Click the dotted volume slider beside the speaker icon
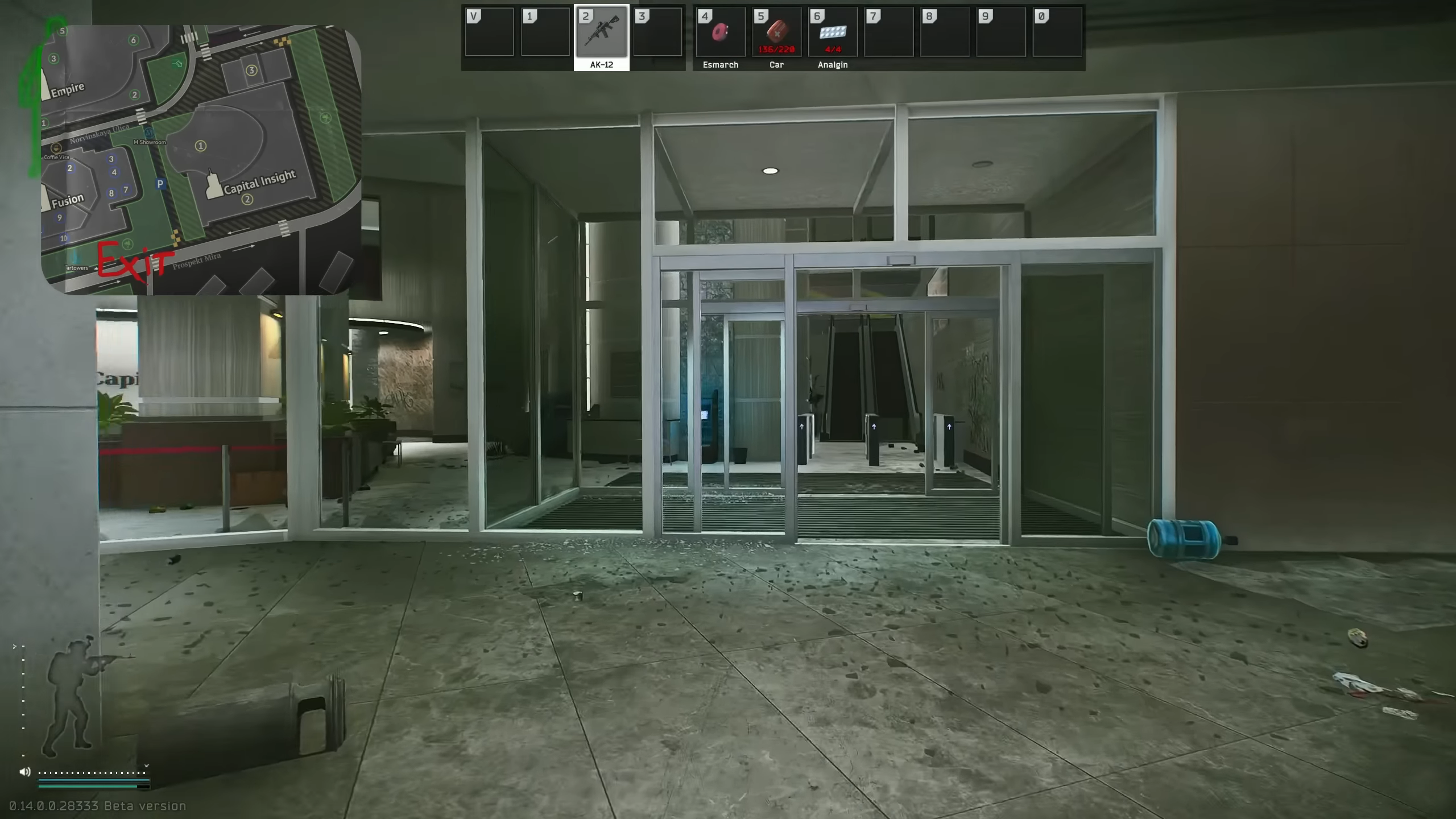 pos(91,773)
